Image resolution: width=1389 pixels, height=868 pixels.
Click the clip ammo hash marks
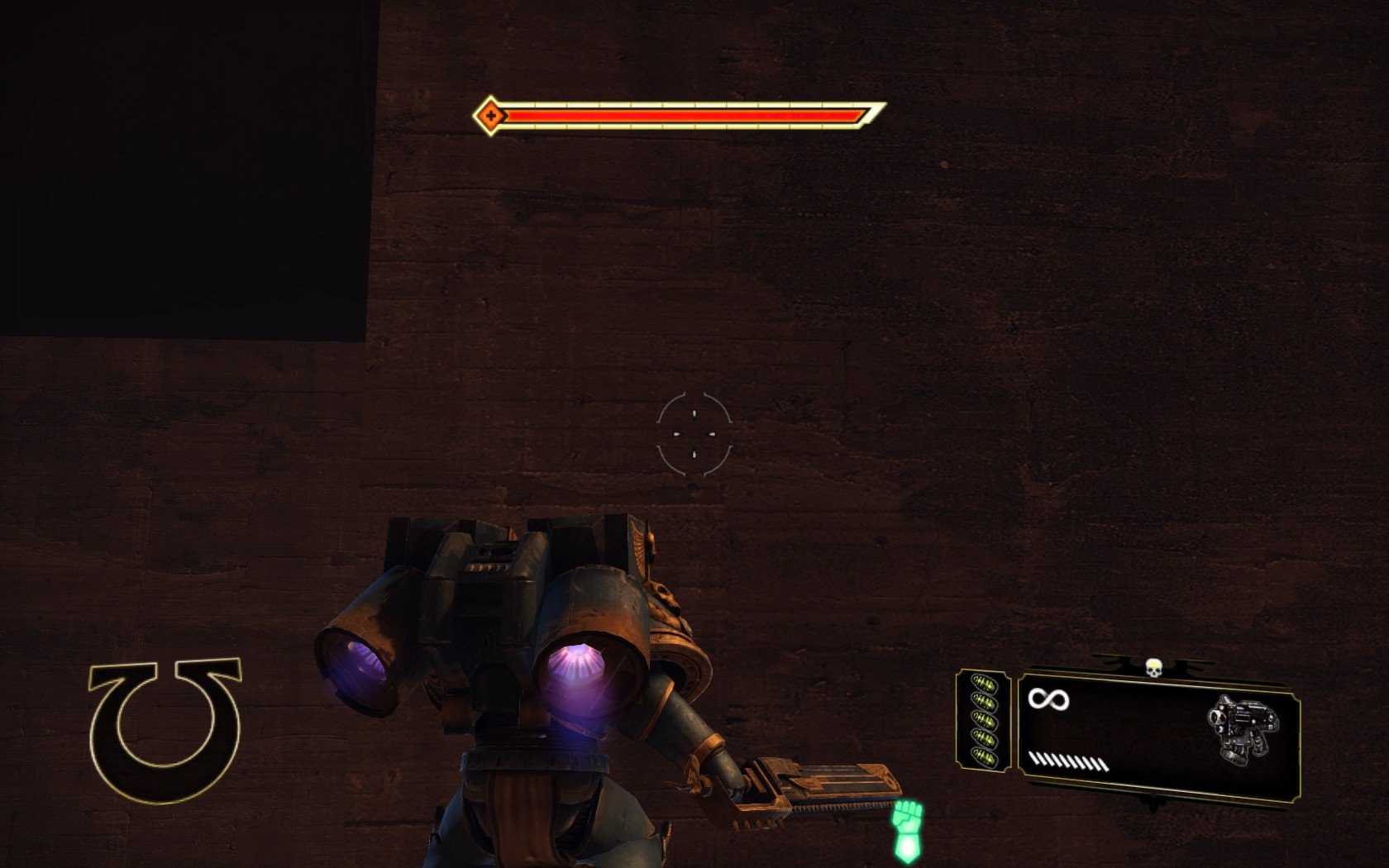1067,761
